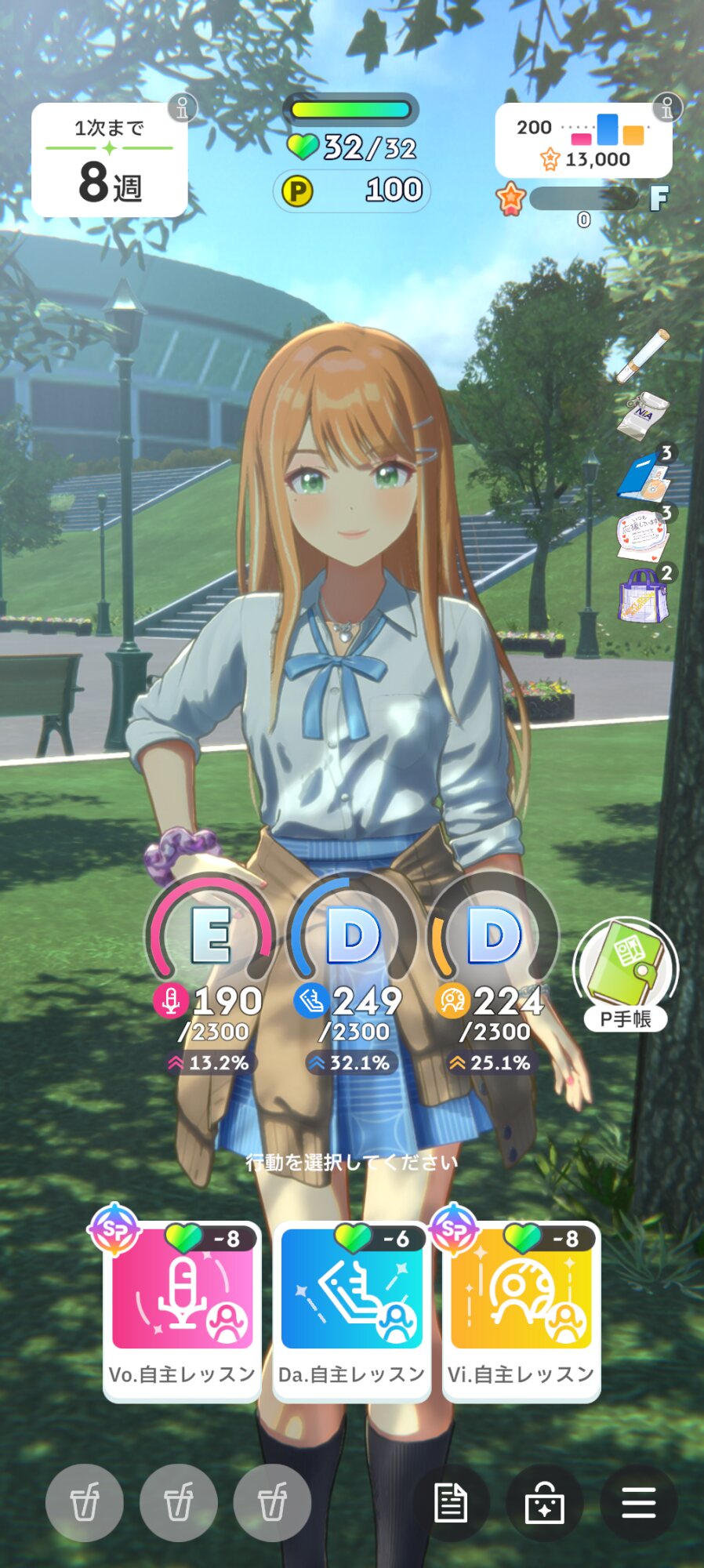Open the hamburger menu
This screenshot has height=1568, width=704.
coord(638,1503)
